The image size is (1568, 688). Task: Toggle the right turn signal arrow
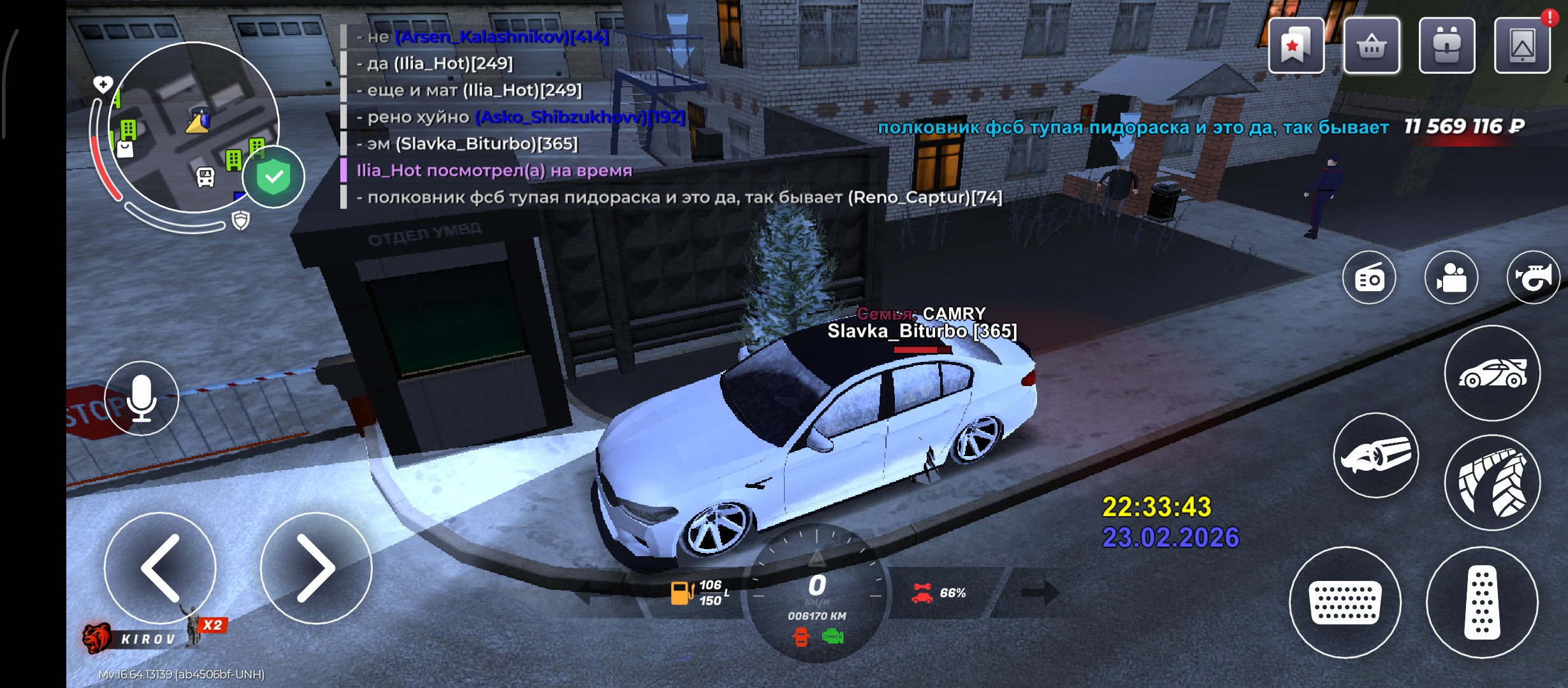[1039, 593]
